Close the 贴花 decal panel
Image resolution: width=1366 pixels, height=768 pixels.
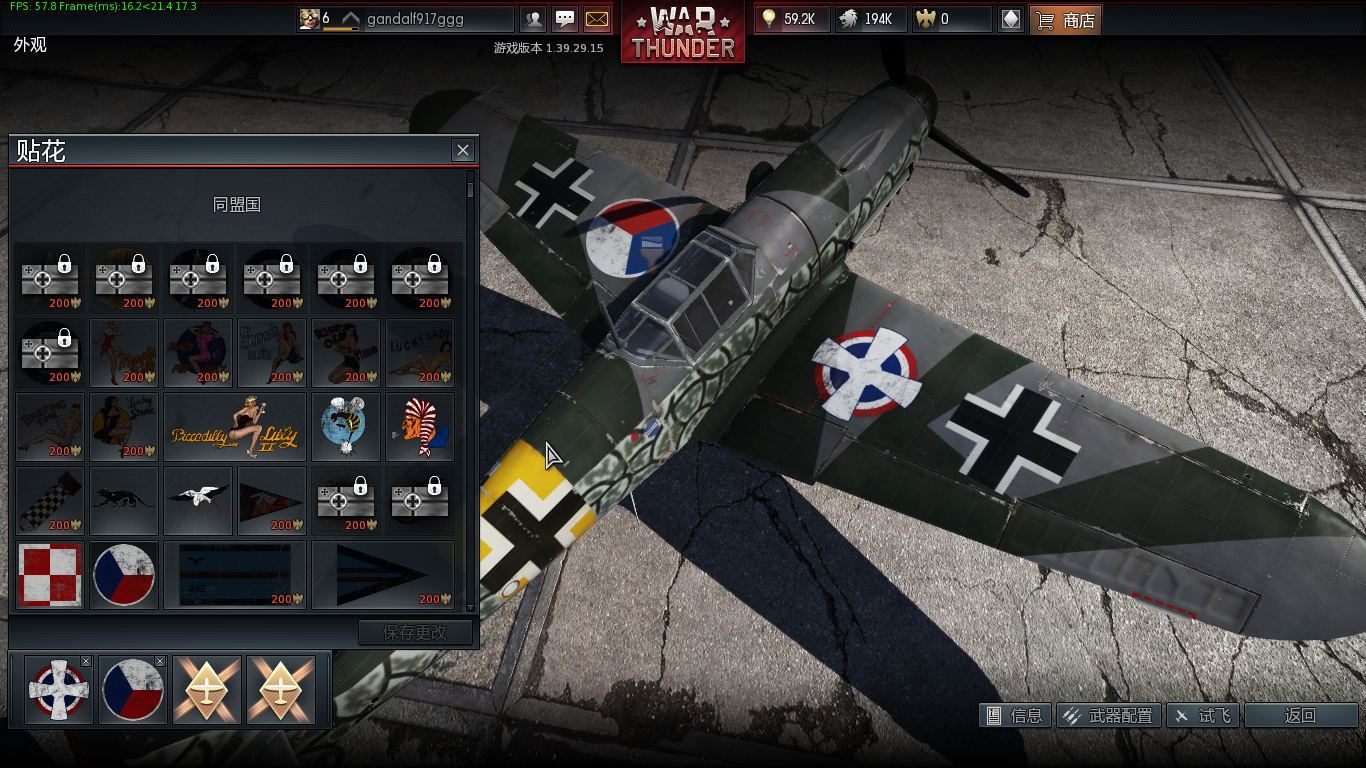(x=462, y=150)
